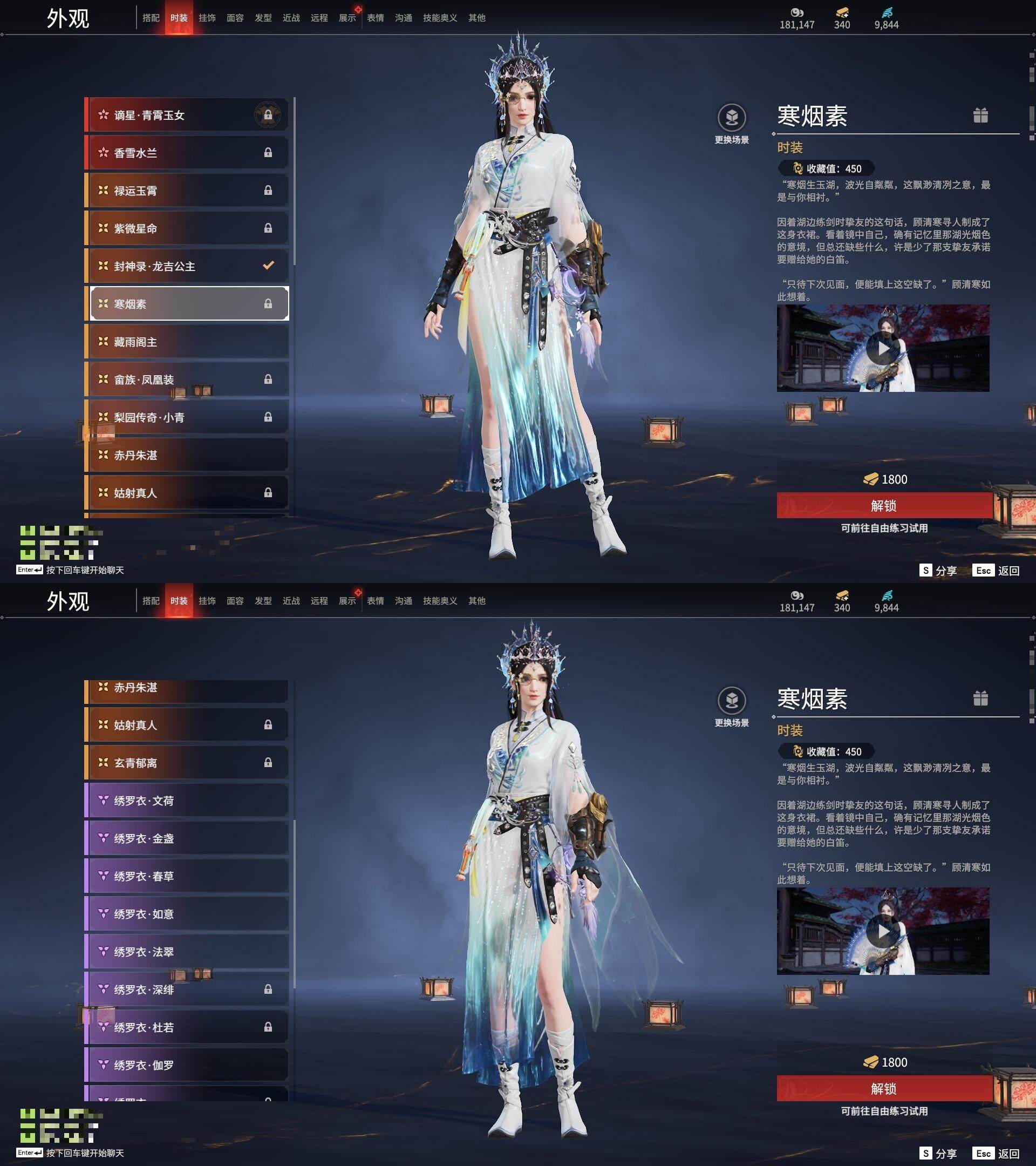Preview the 禄运玉霄 outfit
The height and width of the screenshot is (1166, 1036).
(x=187, y=191)
